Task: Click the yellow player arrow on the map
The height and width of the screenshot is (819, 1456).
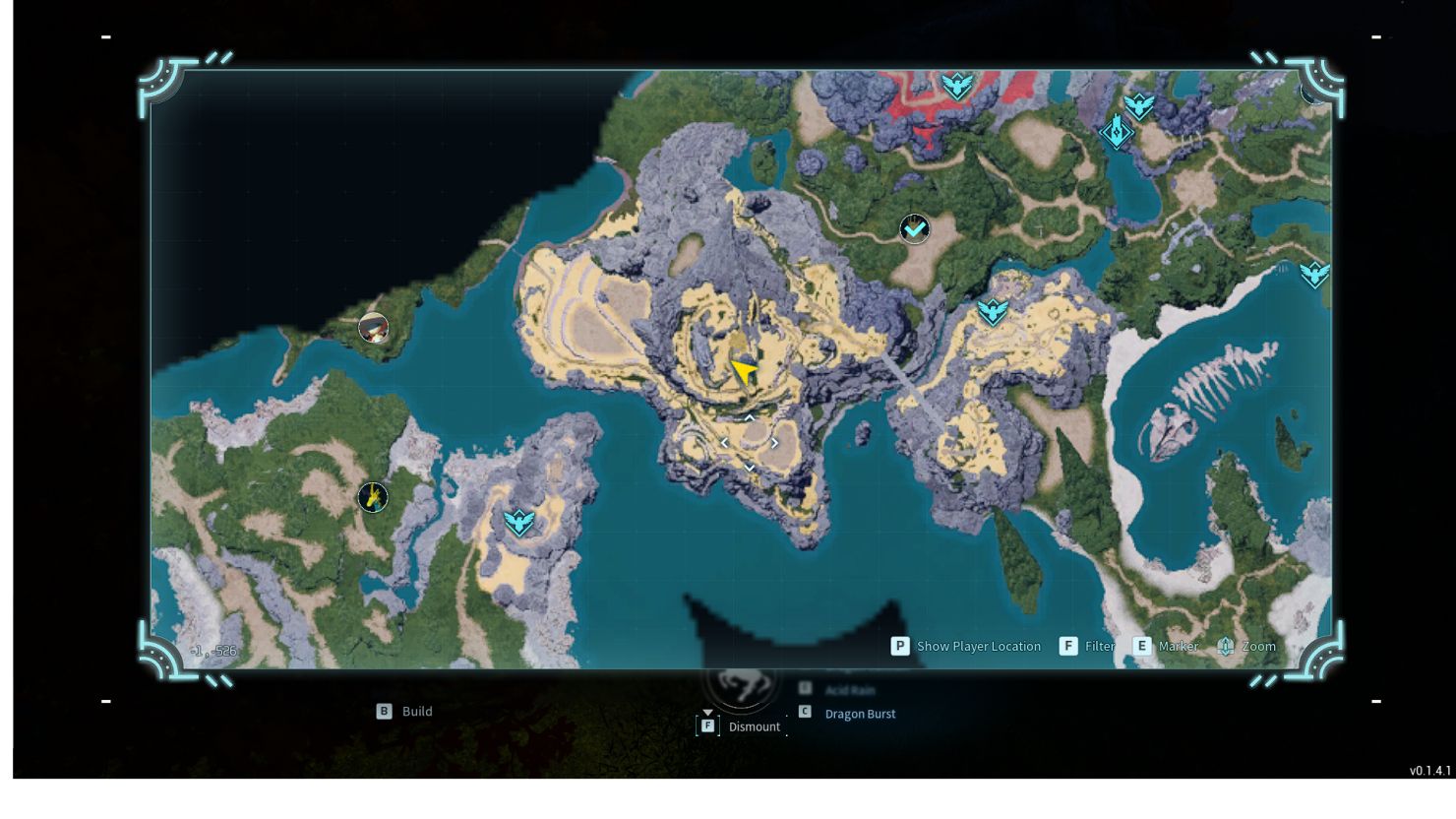Action: tap(743, 369)
